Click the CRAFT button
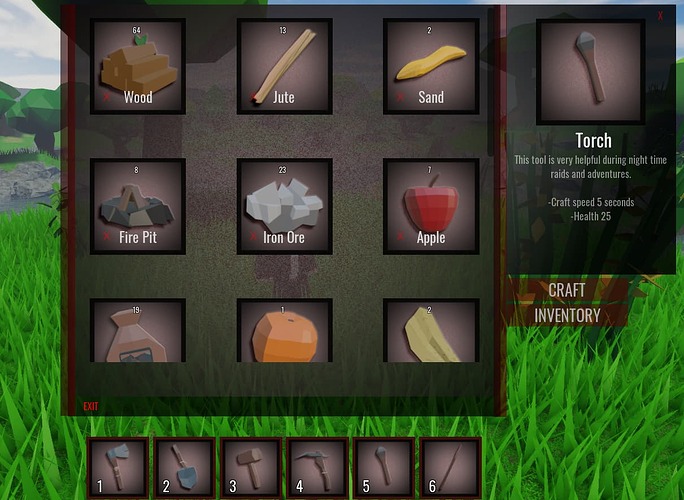Viewport: 684px width, 500px height. click(x=567, y=291)
